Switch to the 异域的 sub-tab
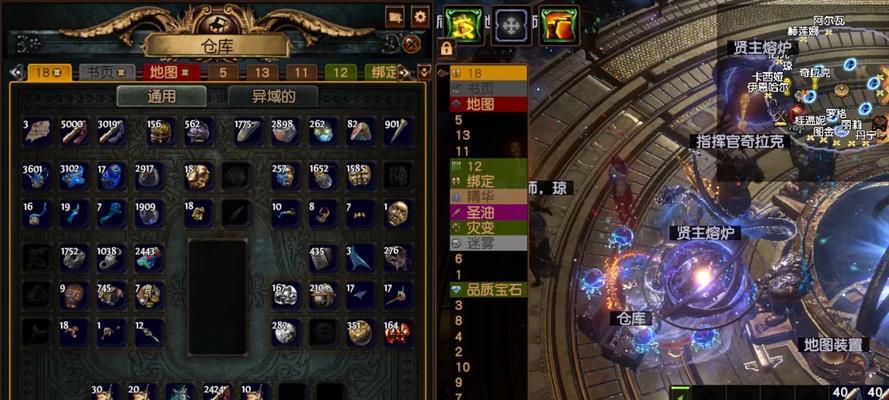Screen dimensions: 889x400 tap(273, 97)
